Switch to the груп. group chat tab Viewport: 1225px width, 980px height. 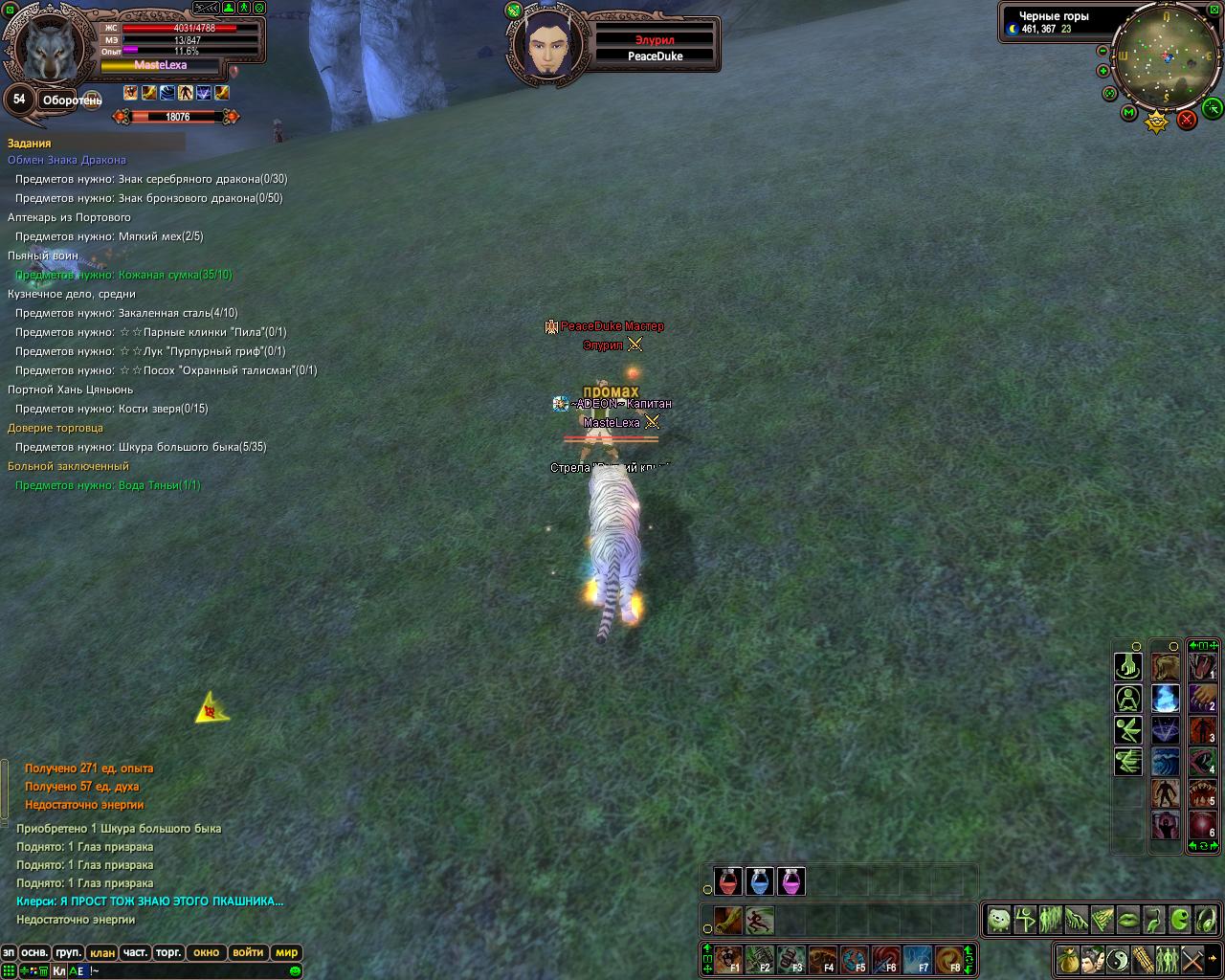(x=68, y=952)
